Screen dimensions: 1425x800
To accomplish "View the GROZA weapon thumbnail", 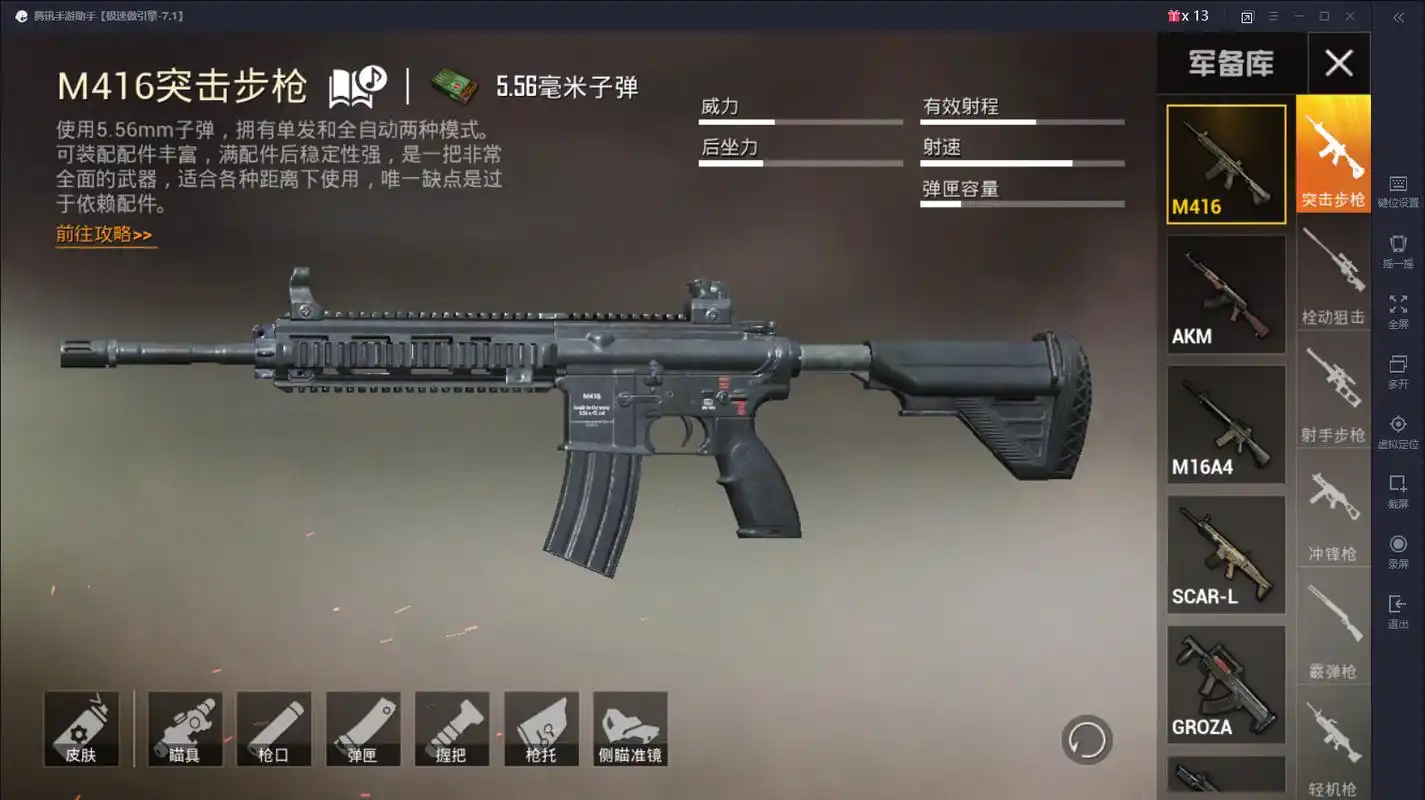I will [x=1225, y=684].
